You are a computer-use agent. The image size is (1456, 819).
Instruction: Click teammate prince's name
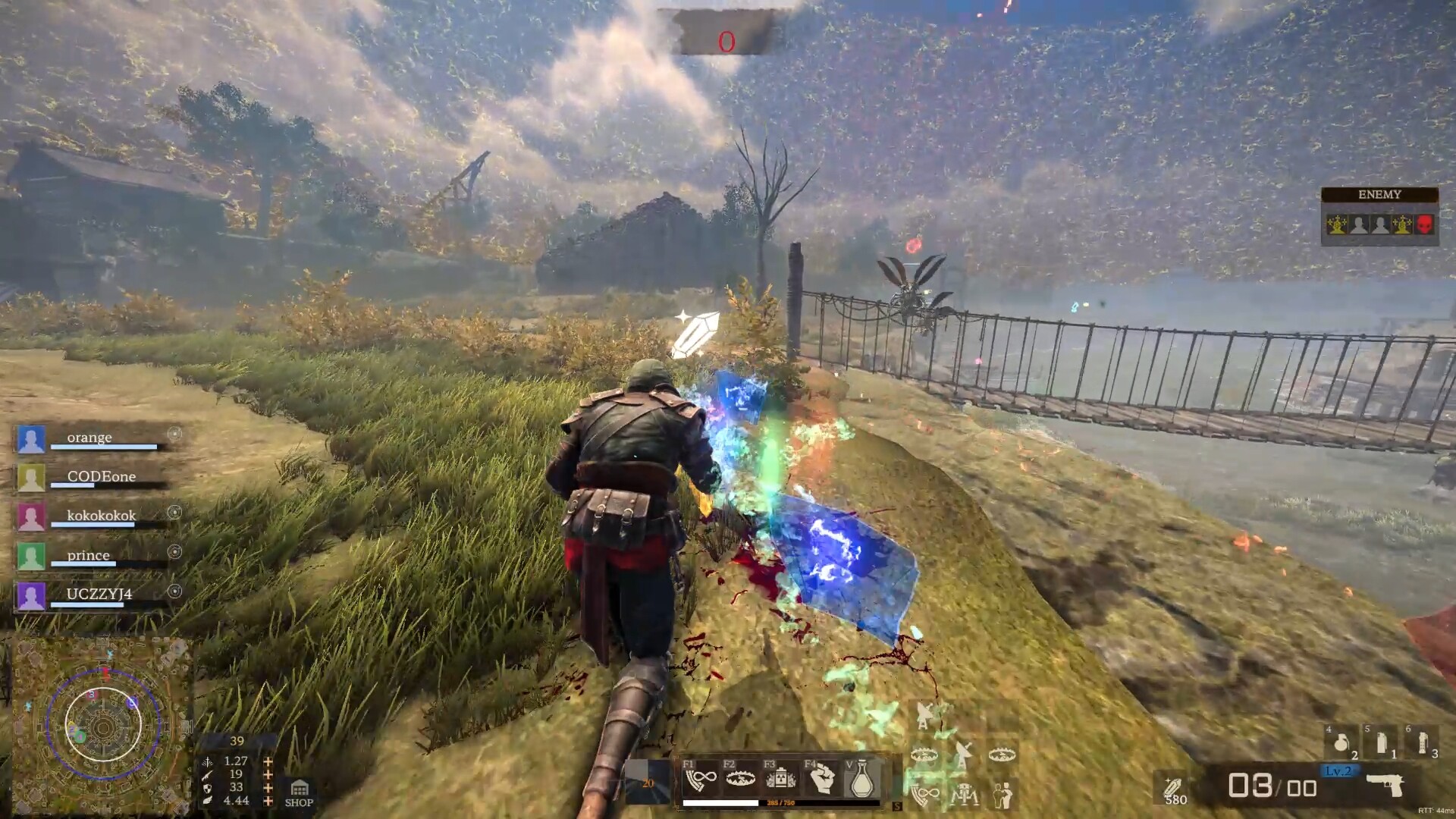point(87,555)
